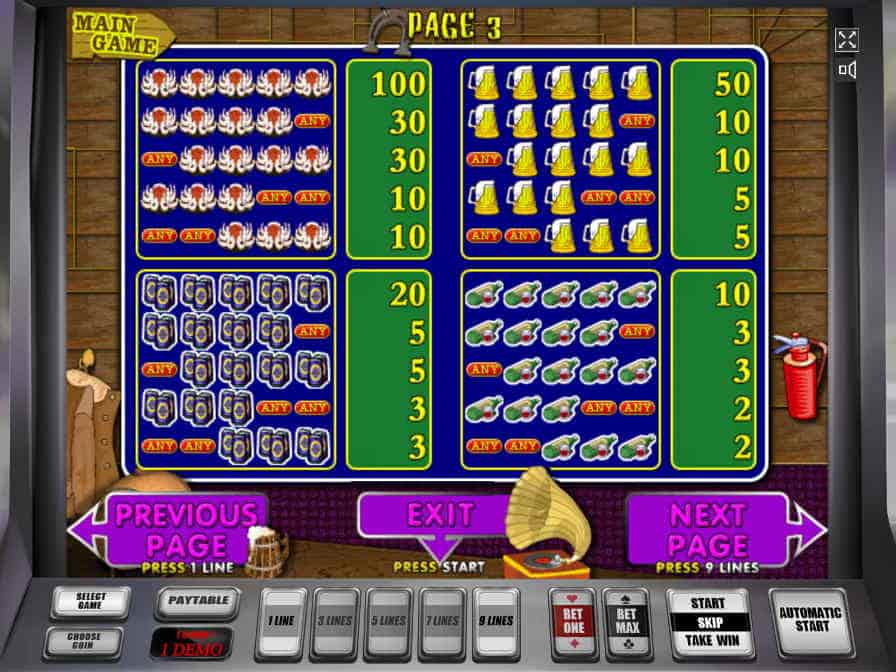Screen dimensions: 896x672
Task: Mute sound with the speaker icon
Action: pos(847,70)
